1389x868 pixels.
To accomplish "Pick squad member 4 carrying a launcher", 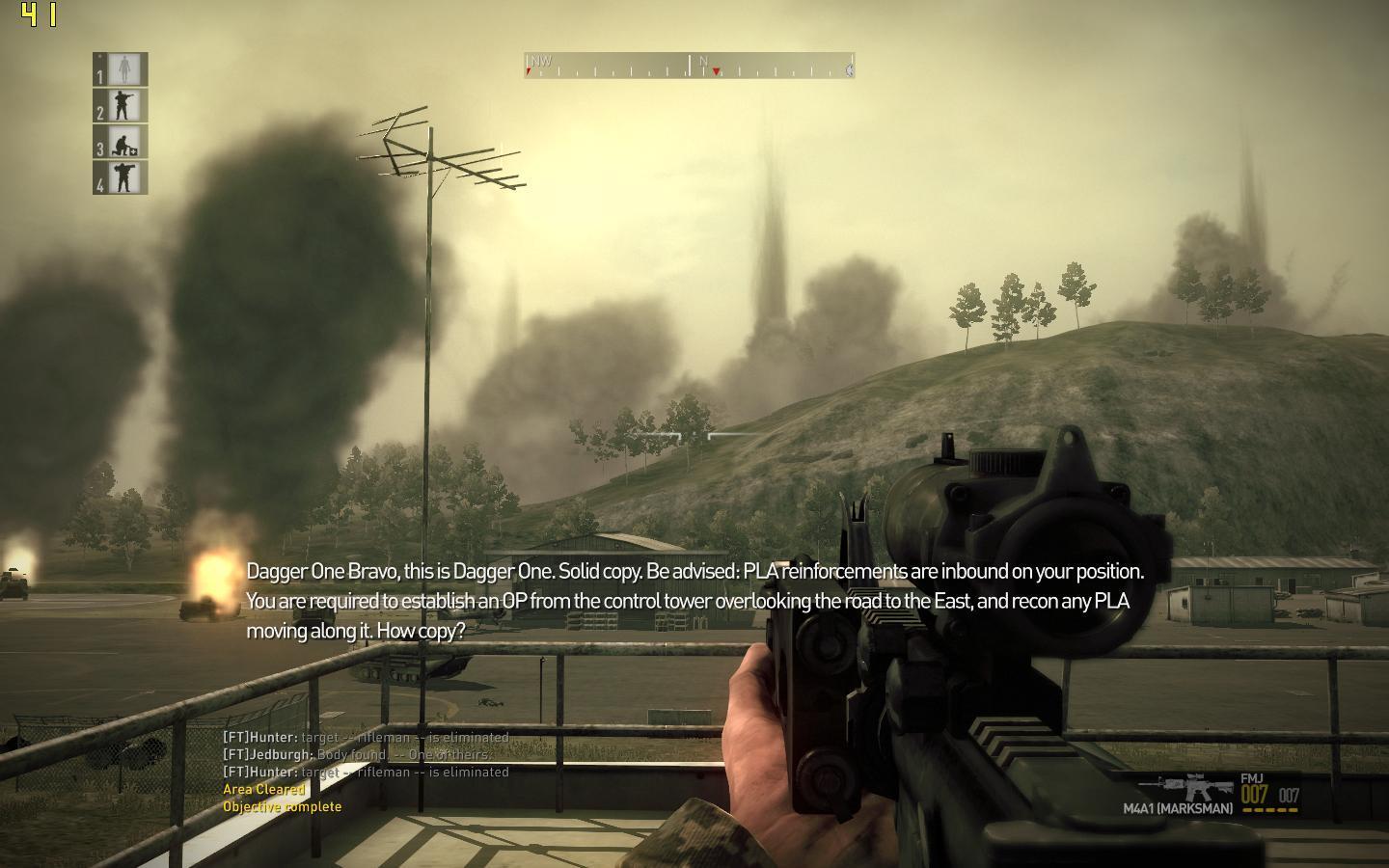I will [122, 178].
